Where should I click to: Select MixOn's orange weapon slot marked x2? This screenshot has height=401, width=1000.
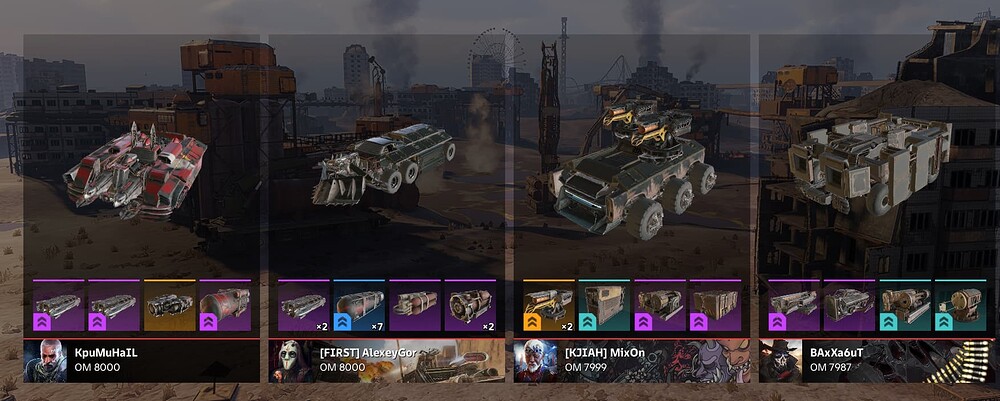coord(549,305)
